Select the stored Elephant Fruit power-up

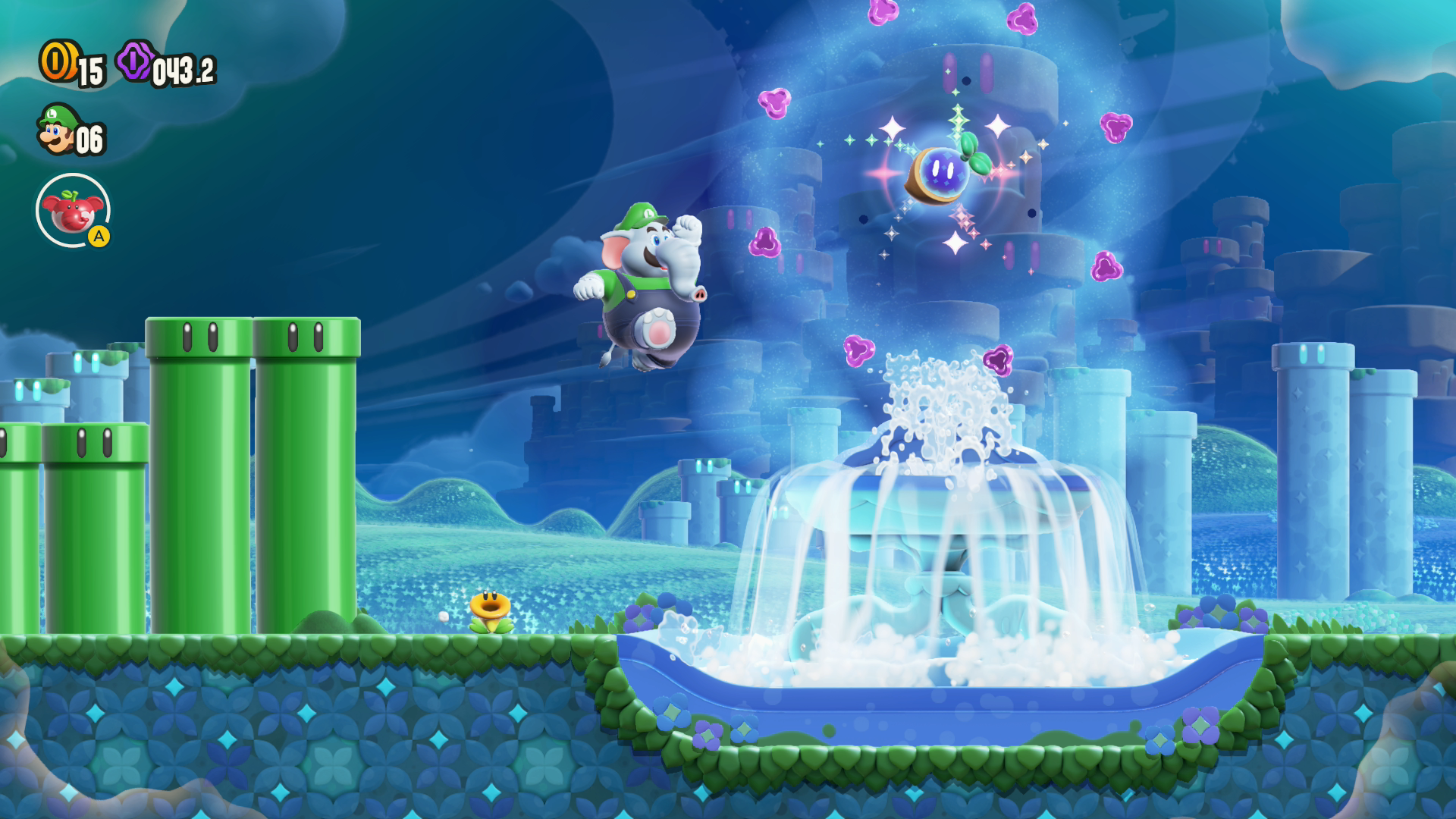coord(73,210)
